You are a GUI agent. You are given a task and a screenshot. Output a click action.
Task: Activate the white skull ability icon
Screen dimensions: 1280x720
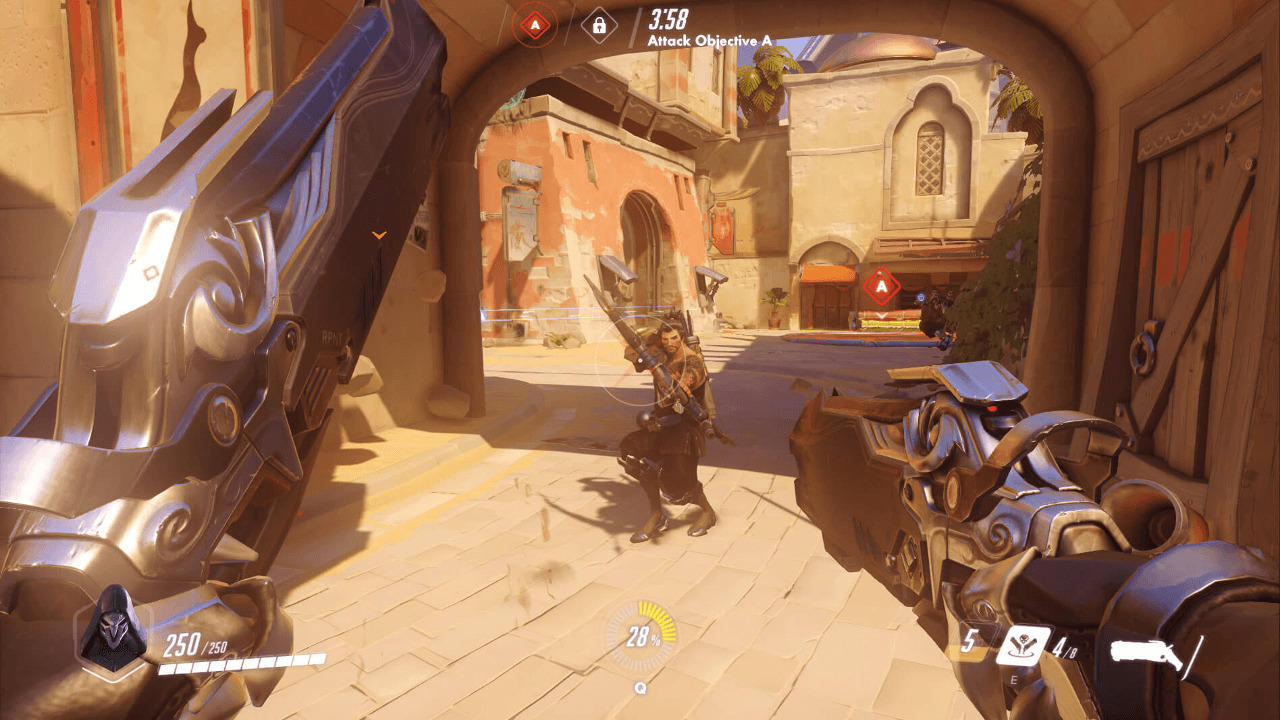click(1022, 645)
